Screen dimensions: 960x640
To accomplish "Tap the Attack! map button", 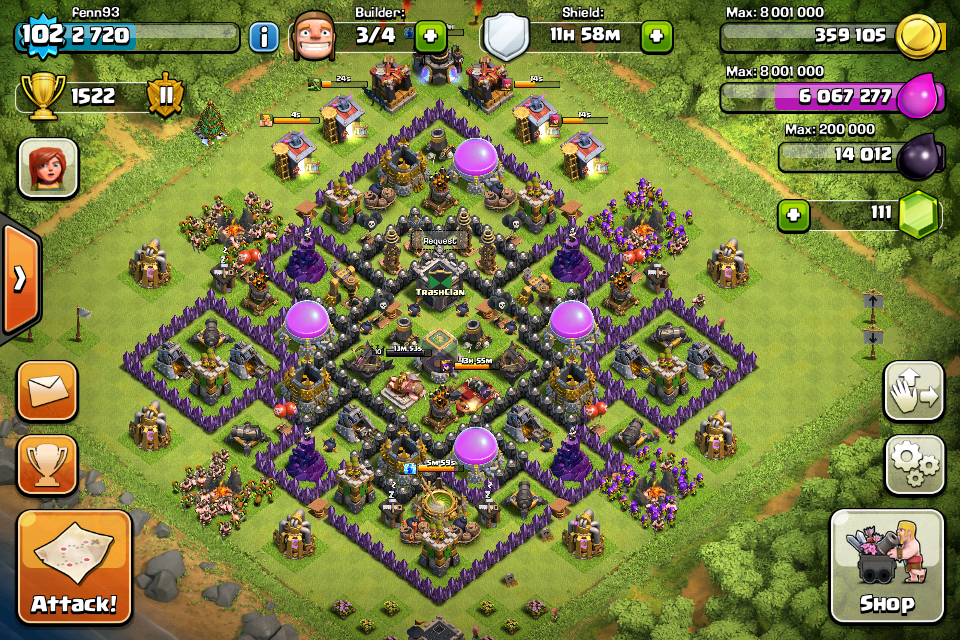I will 74,568.
